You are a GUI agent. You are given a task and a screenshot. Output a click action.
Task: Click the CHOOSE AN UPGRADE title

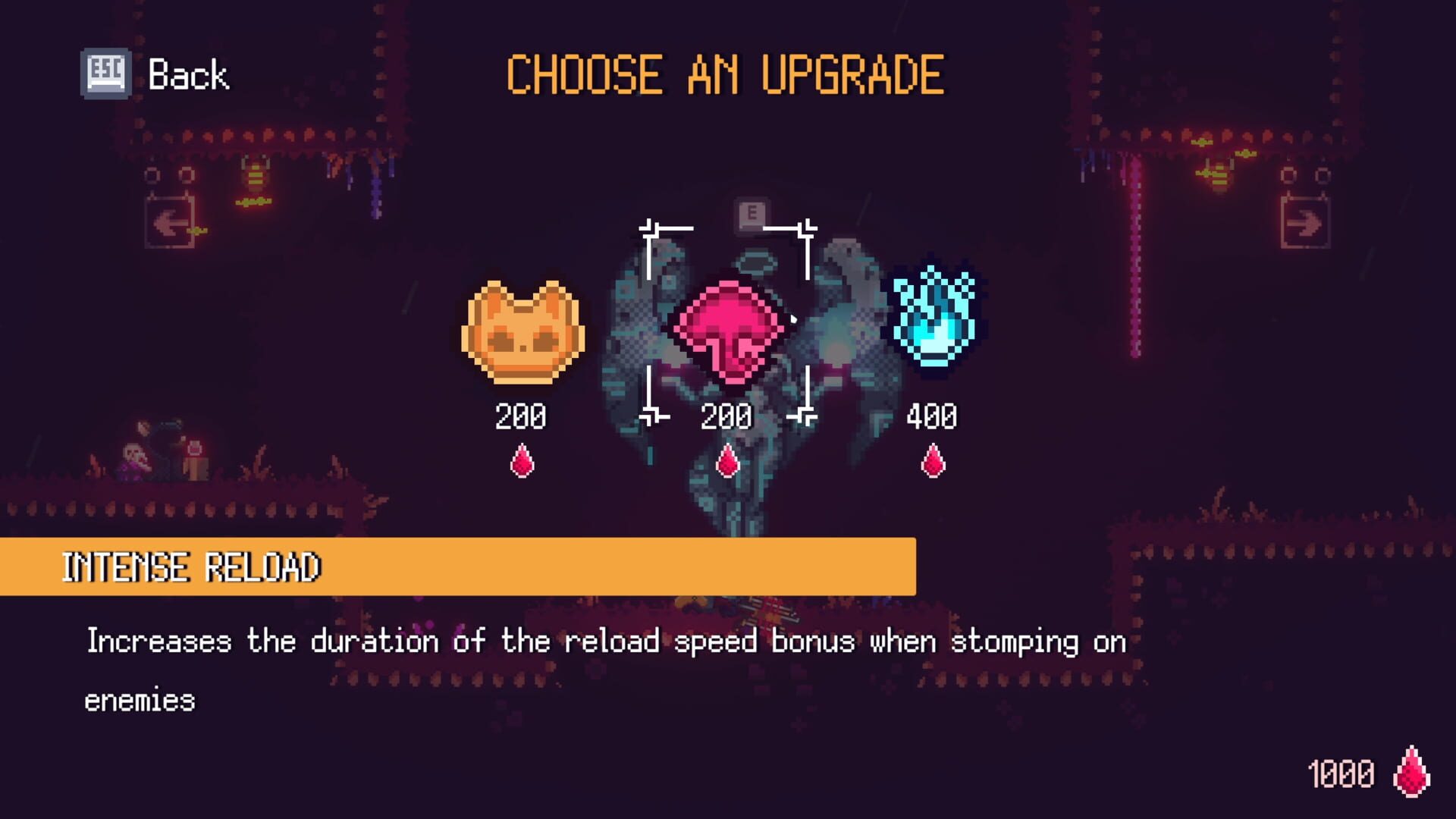(x=724, y=74)
